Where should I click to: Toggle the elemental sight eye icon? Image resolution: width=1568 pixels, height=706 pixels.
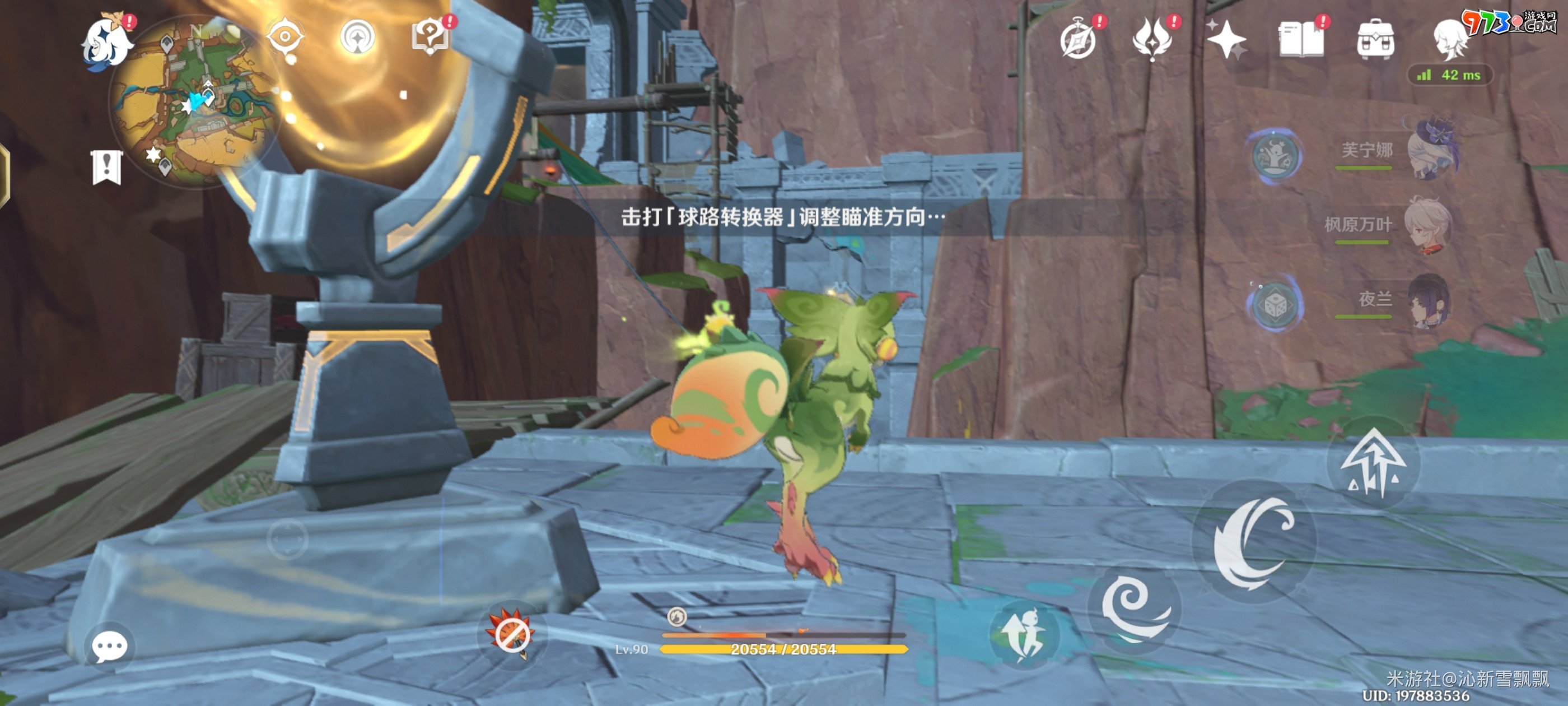click(285, 38)
